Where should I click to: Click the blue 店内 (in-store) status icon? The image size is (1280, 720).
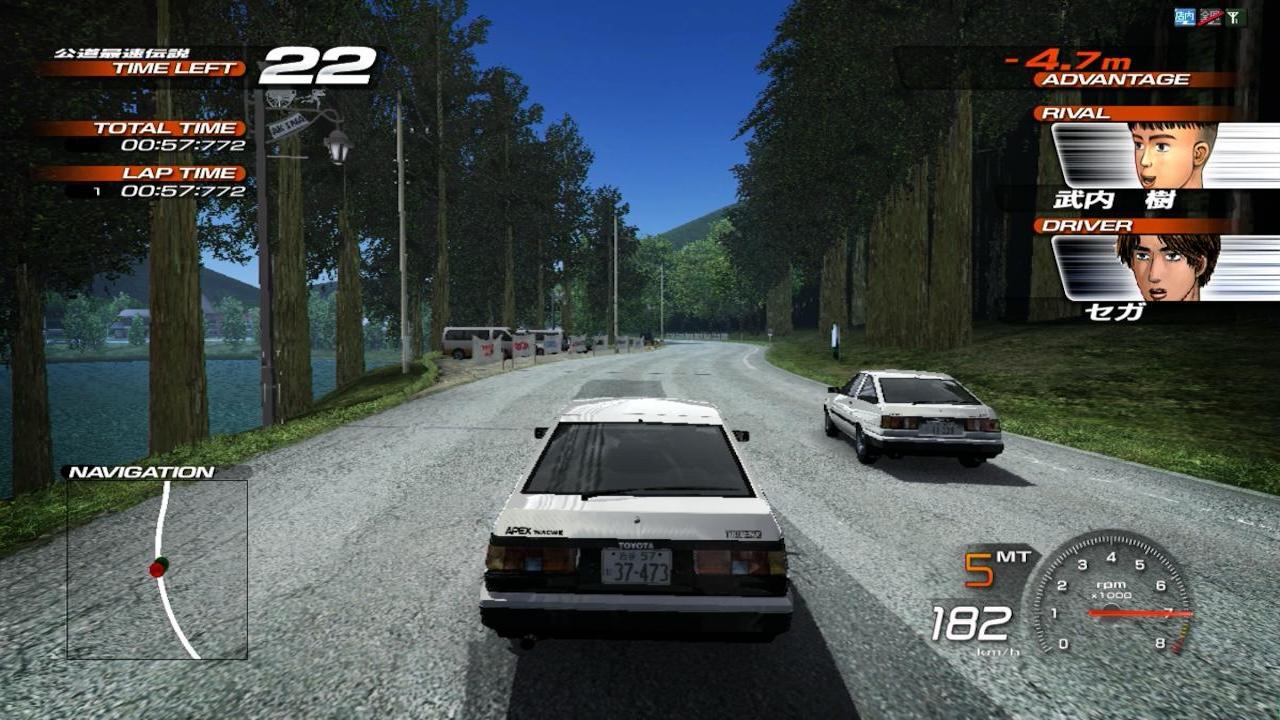[1185, 16]
